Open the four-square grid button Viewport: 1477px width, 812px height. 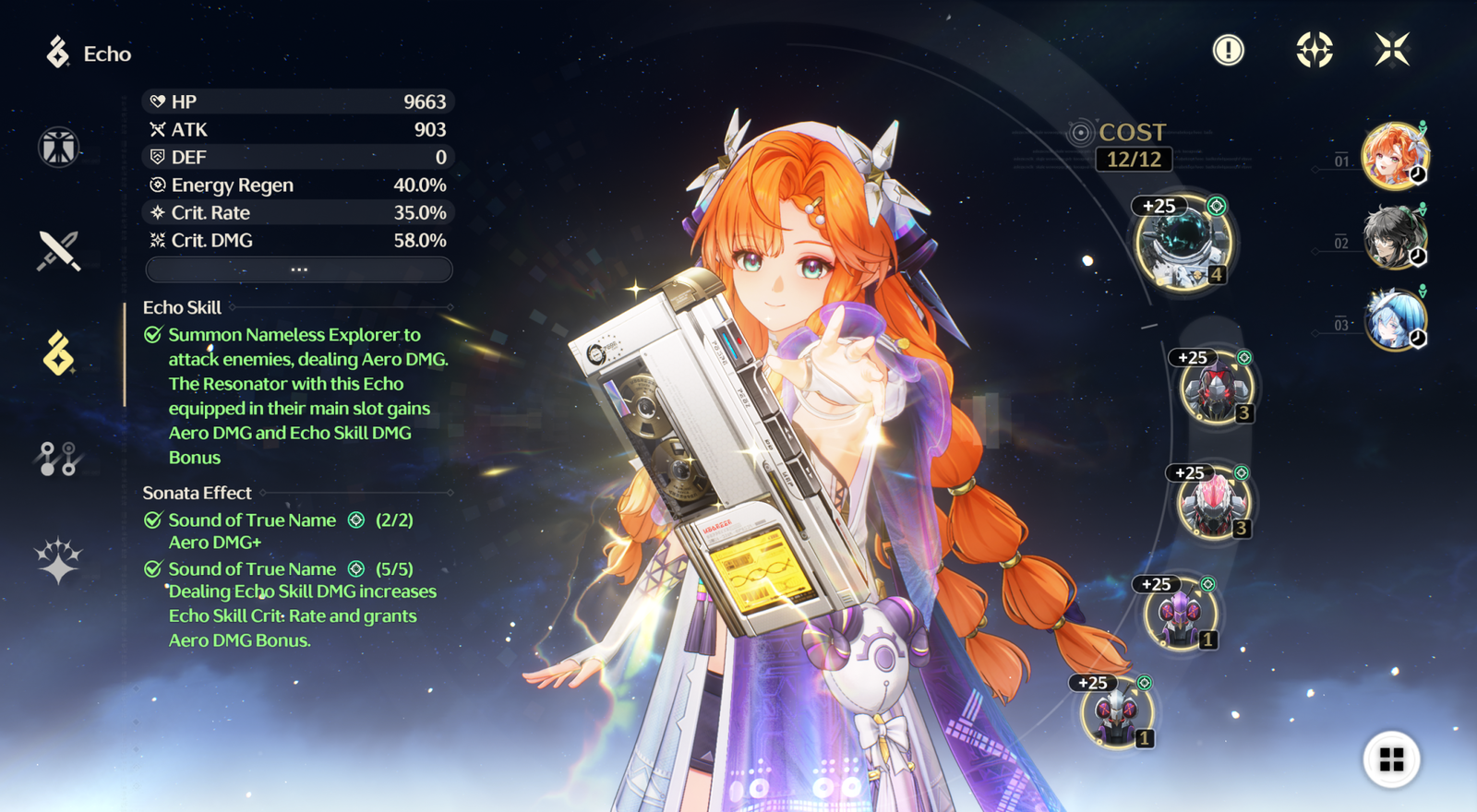point(1391,759)
